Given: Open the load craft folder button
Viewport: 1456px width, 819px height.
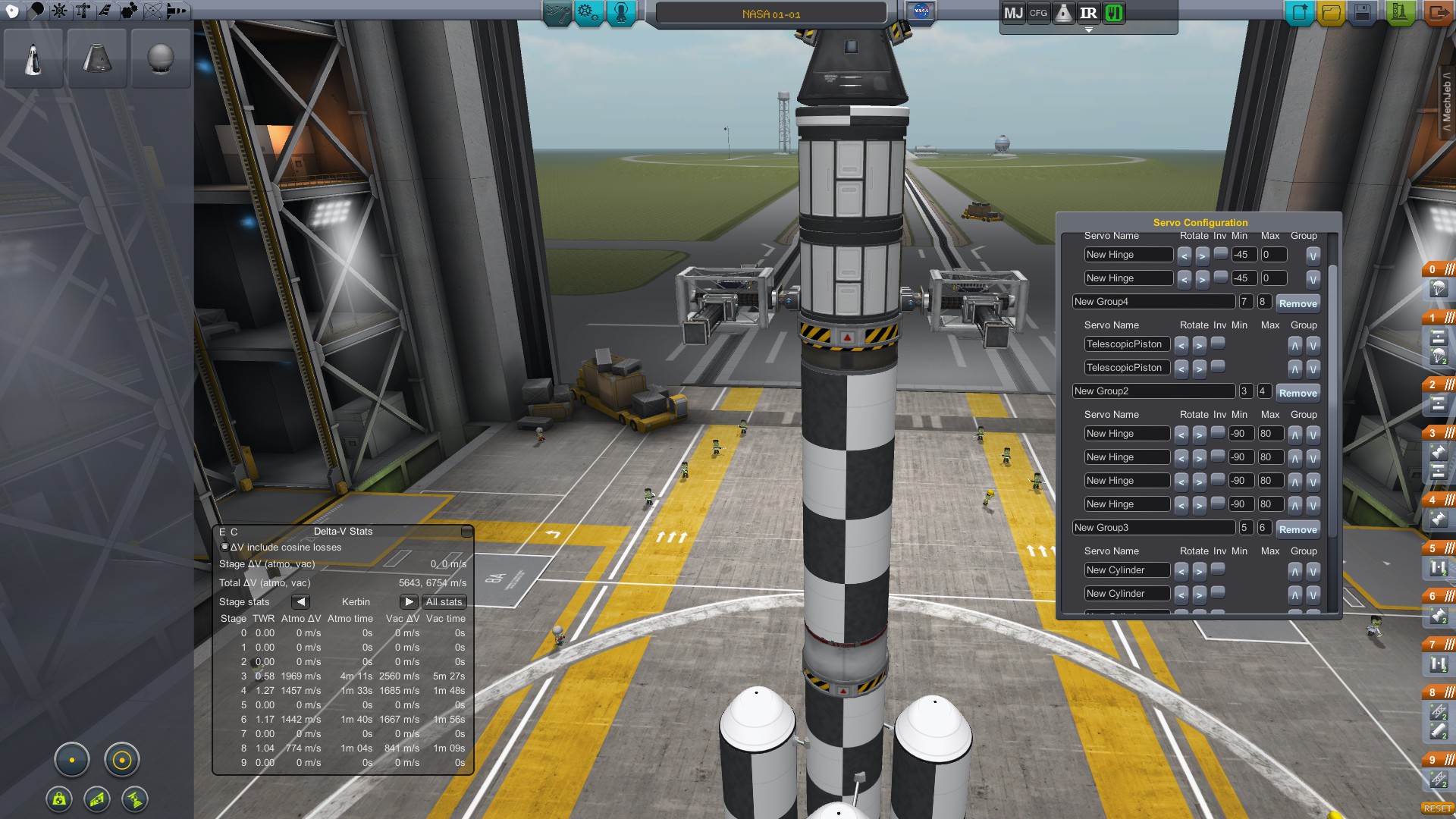Looking at the screenshot, I should (x=1331, y=13).
